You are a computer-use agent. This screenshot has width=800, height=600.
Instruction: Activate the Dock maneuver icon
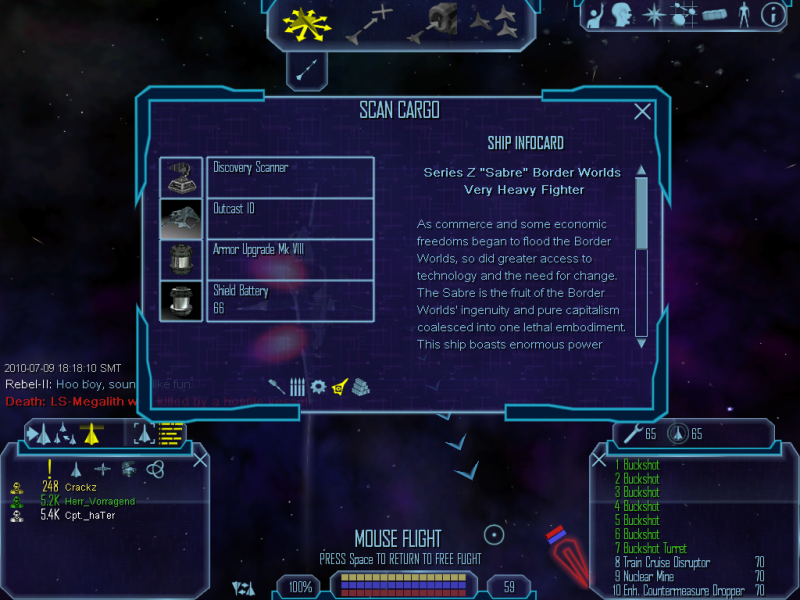coord(435,24)
